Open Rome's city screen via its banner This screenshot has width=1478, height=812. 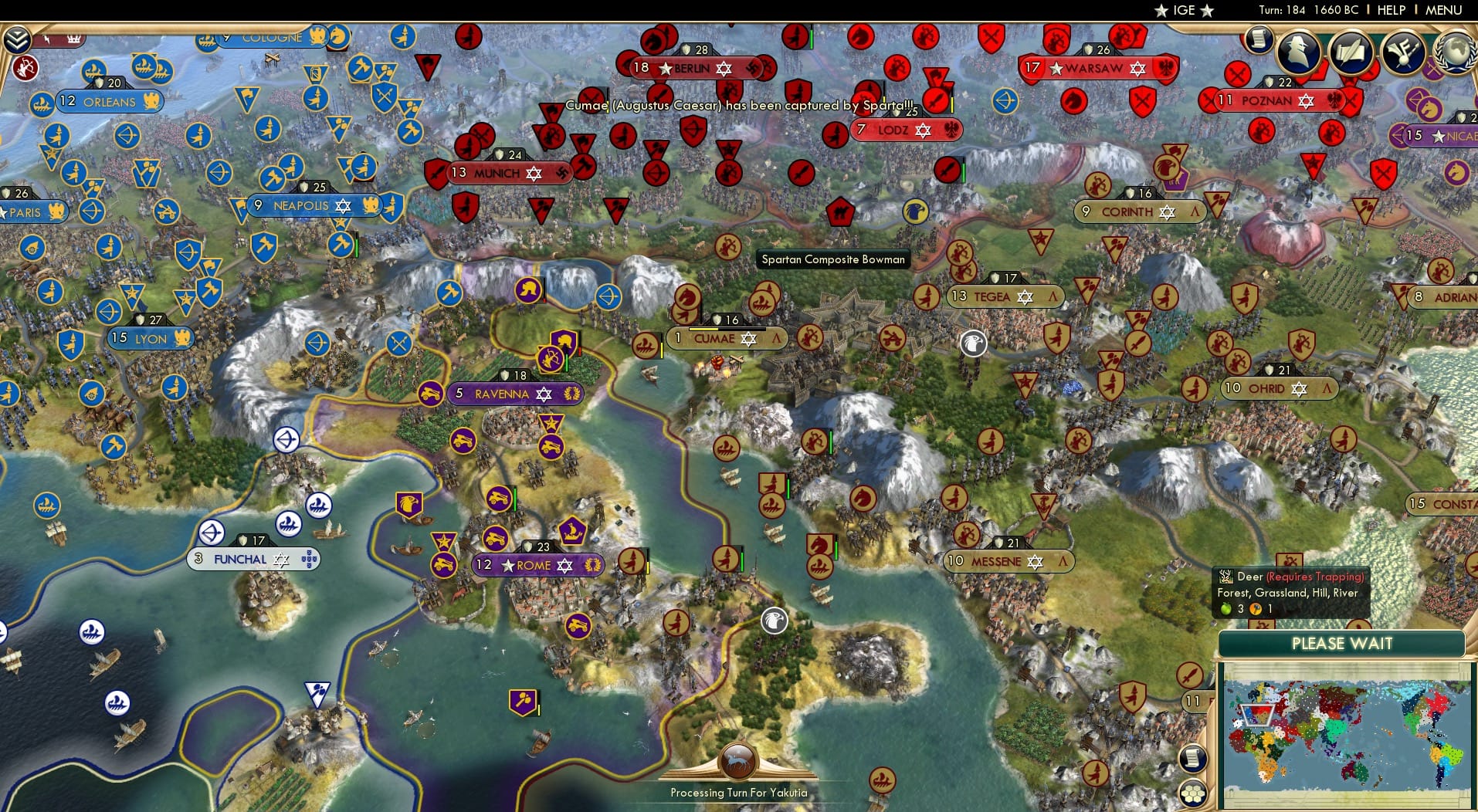pos(538,565)
